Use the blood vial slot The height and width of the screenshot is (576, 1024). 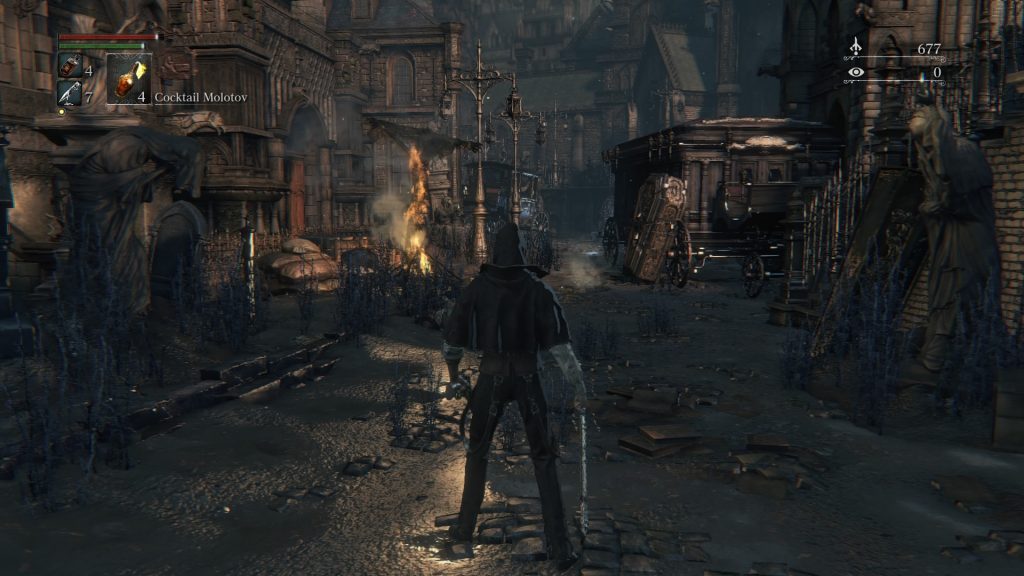tap(70, 66)
